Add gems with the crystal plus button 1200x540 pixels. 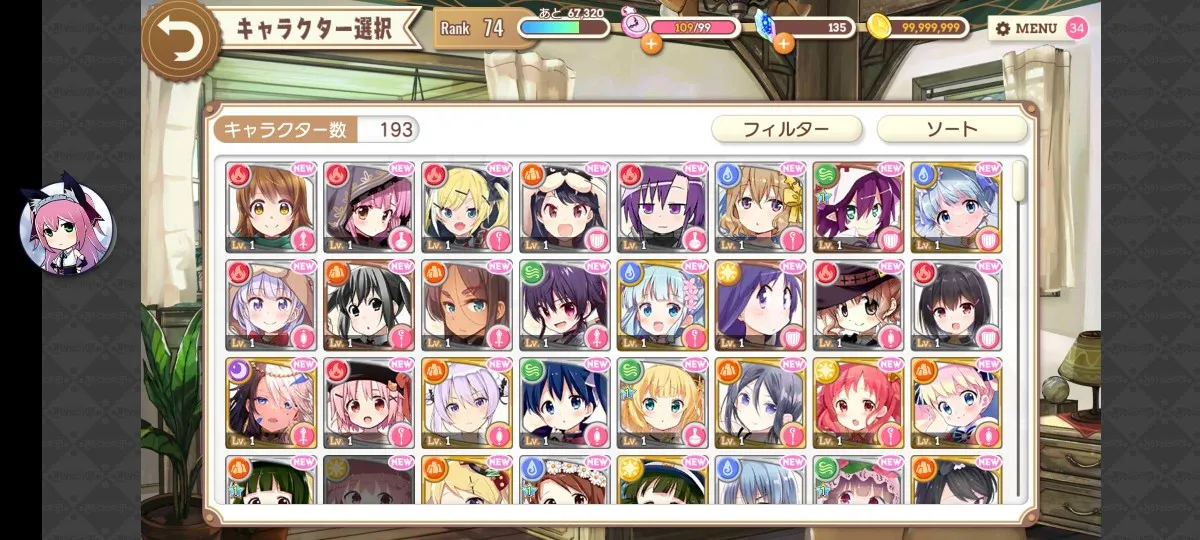[783, 43]
